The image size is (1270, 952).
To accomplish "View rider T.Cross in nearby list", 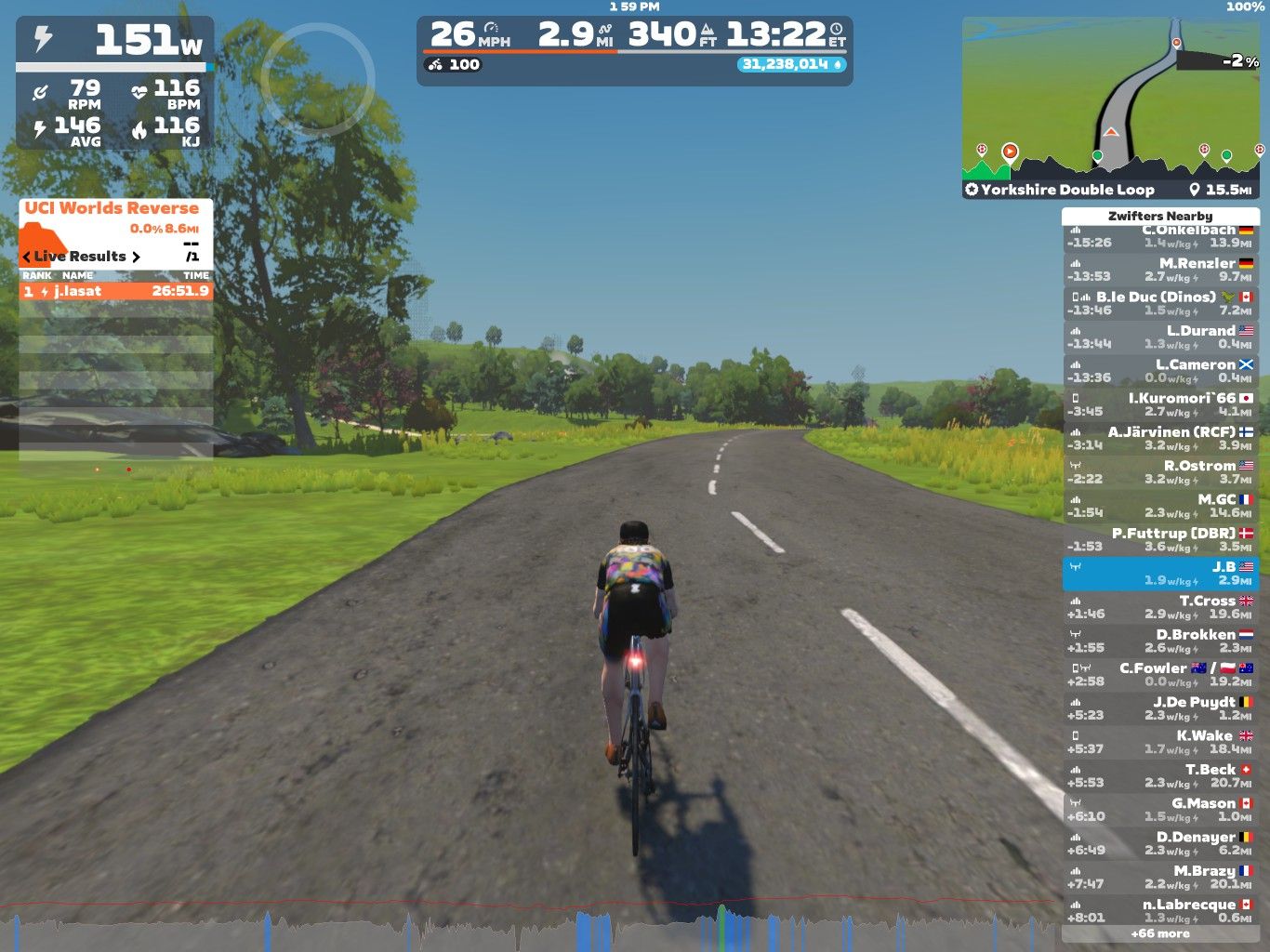I will 1160,607.
